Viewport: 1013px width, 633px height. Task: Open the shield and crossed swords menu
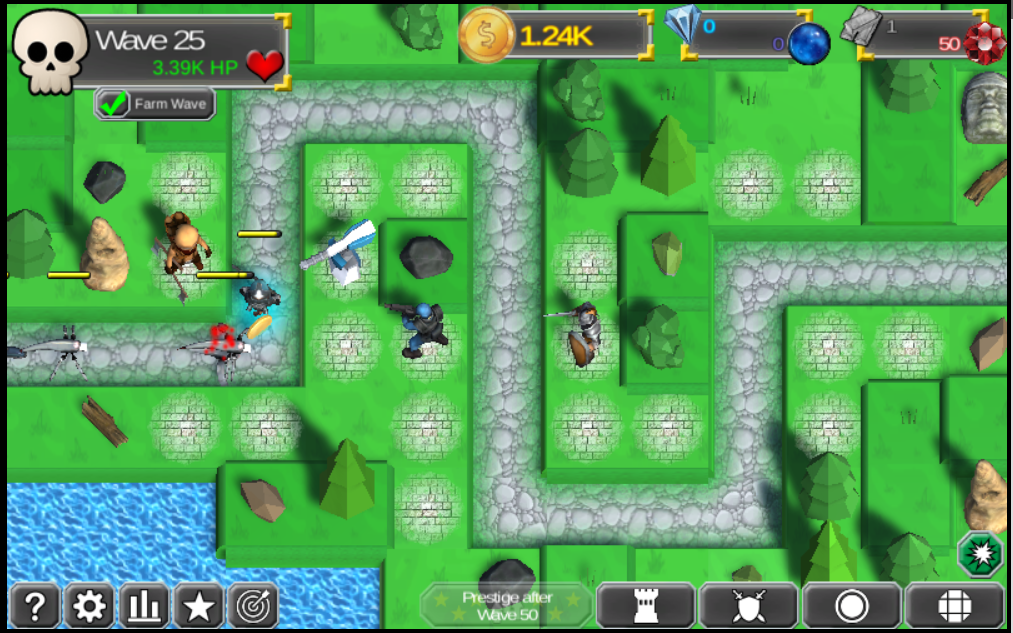(x=749, y=606)
